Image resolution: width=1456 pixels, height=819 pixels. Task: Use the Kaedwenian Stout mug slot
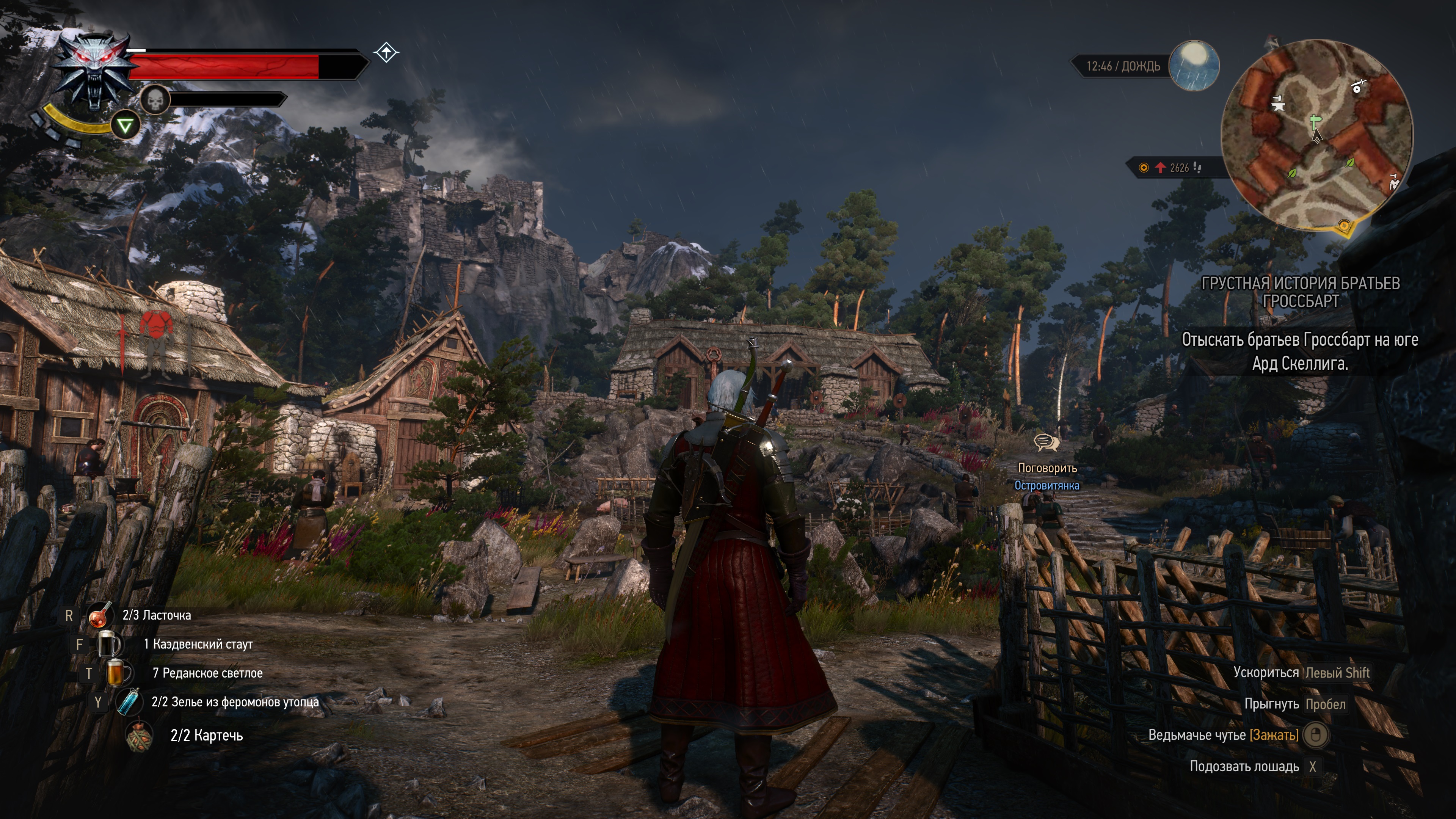pyautogui.click(x=109, y=644)
